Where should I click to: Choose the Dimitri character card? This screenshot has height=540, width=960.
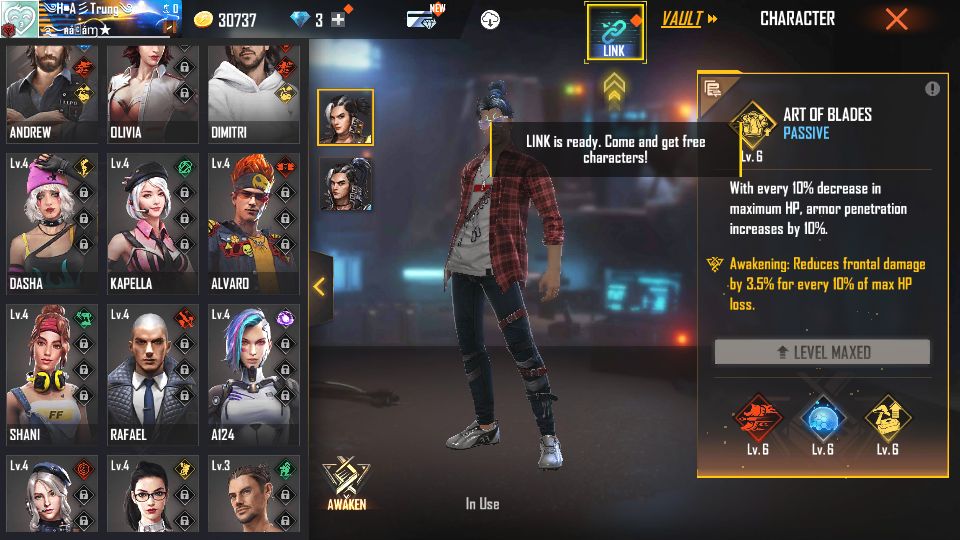tap(253, 95)
